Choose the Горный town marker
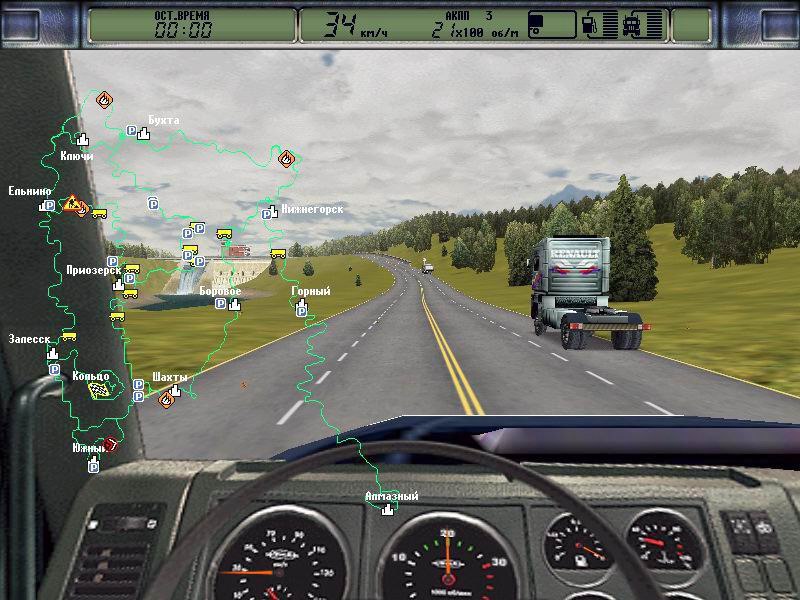 (x=311, y=292)
